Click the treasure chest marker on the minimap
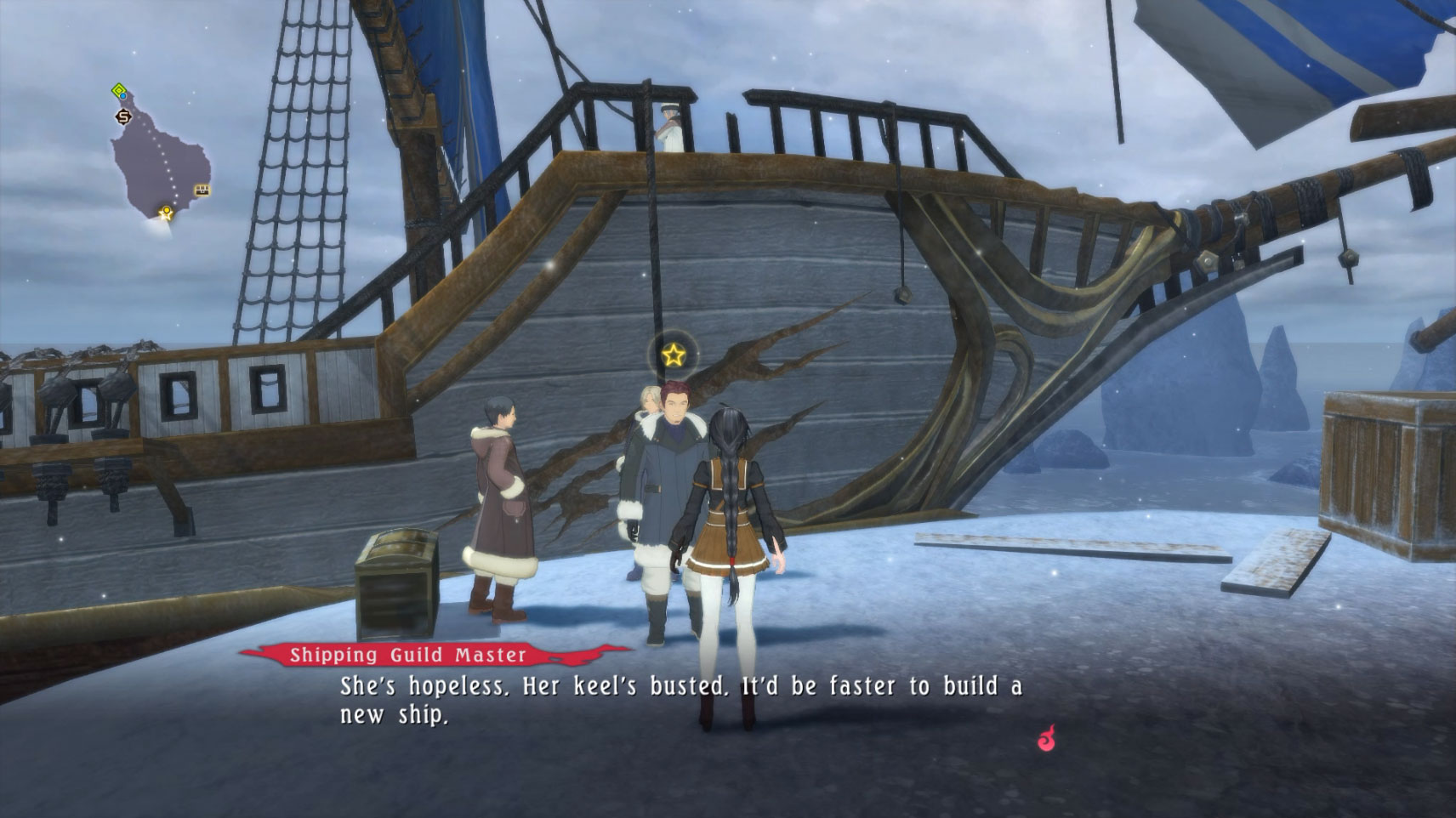1456x818 pixels. point(202,190)
